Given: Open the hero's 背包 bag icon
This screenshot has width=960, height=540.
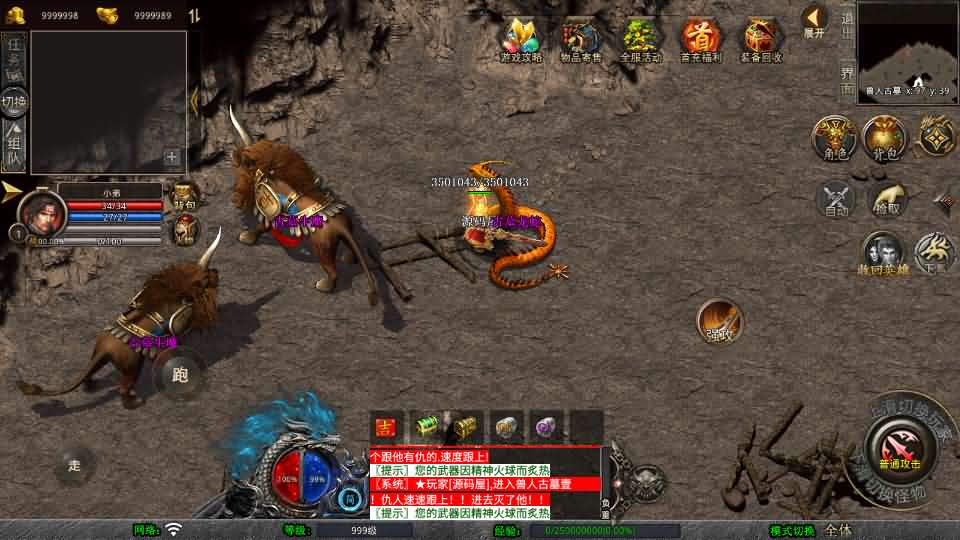Looking at the screenshot, I should pyautogui.click(x=185, y=196).
